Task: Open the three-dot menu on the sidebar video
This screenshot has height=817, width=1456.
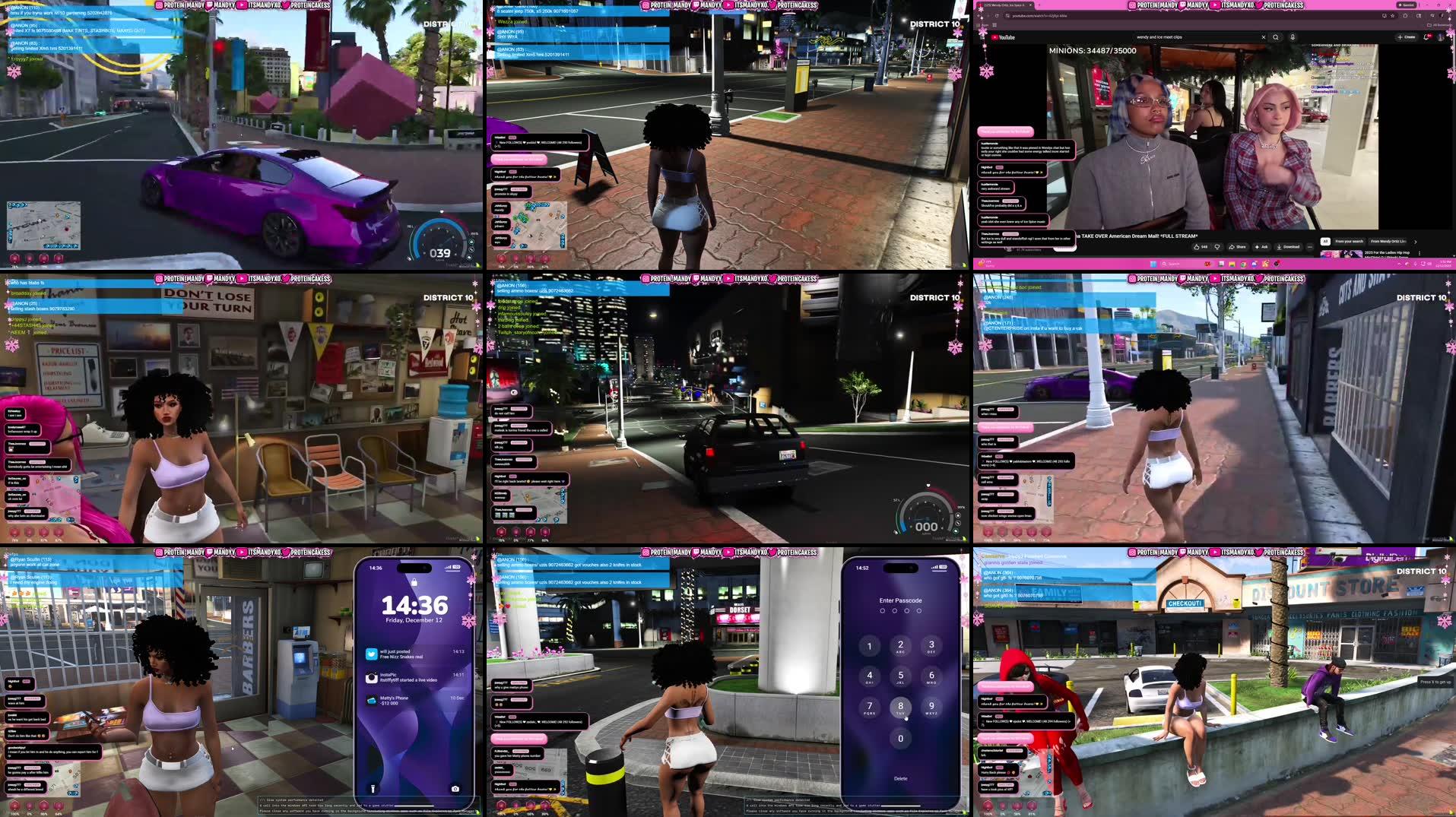Action: pos(1419,253)
